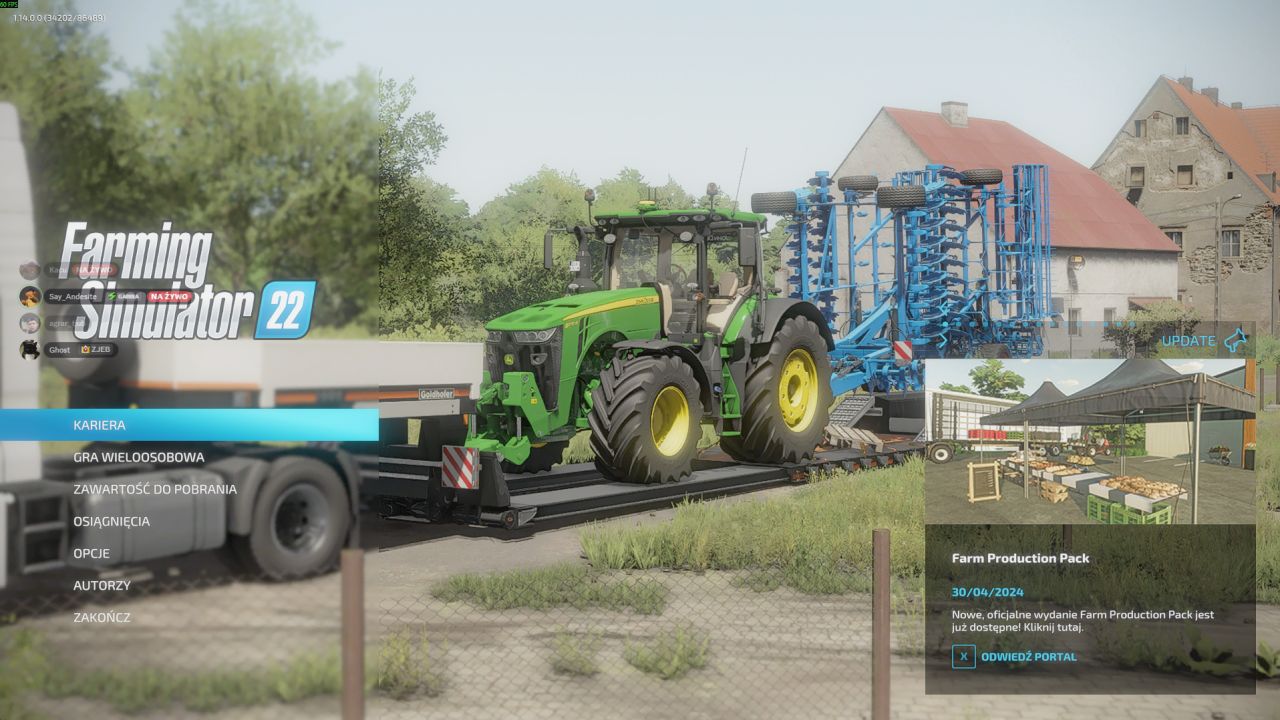Select the Ghost user in the overlay list
The image size is (1280, 720).
pos(60,350)
